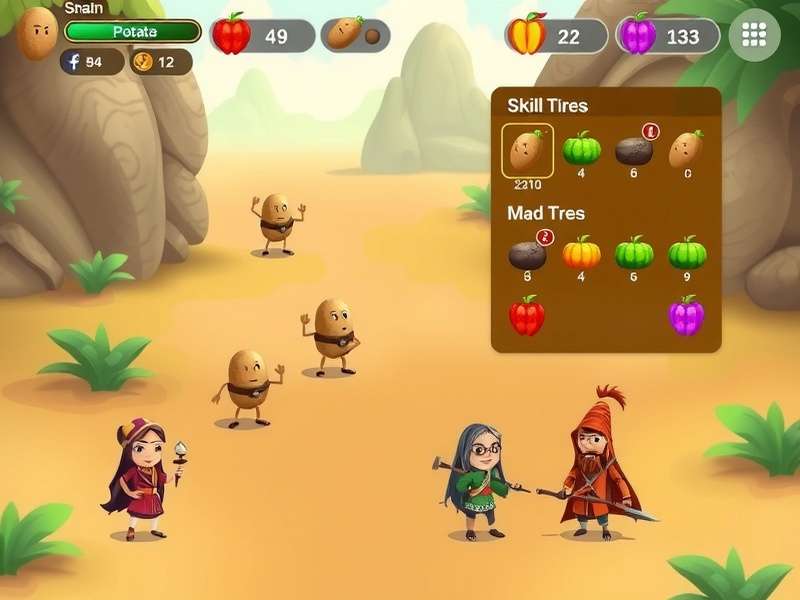Choose the orange pumpkin in Mad Tres
Screen dimensions: 800x600
click(581, 253)
